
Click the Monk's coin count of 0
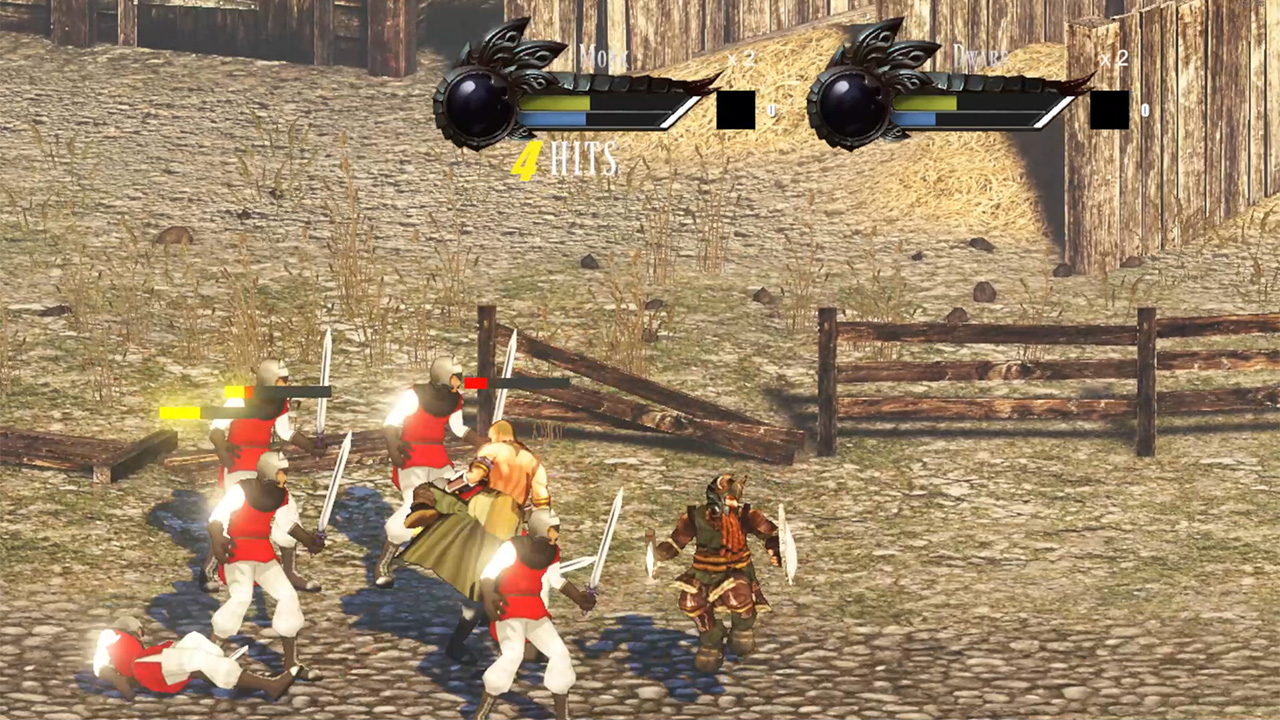pos(771,112)
